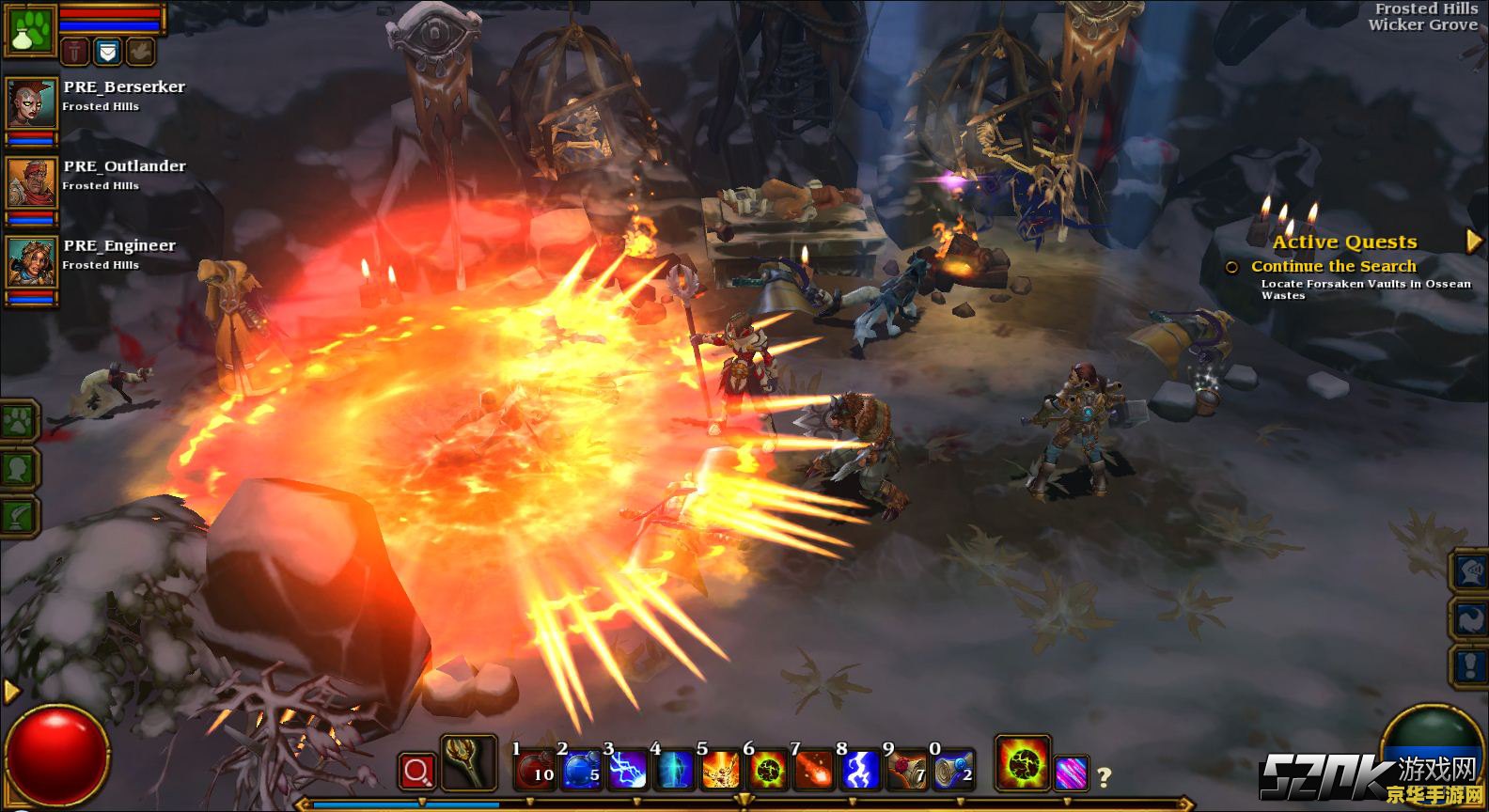The image size is (1489, 812).
Task: Use the blue-sealed scroll in slot 0
Action: tap(952, 769)
